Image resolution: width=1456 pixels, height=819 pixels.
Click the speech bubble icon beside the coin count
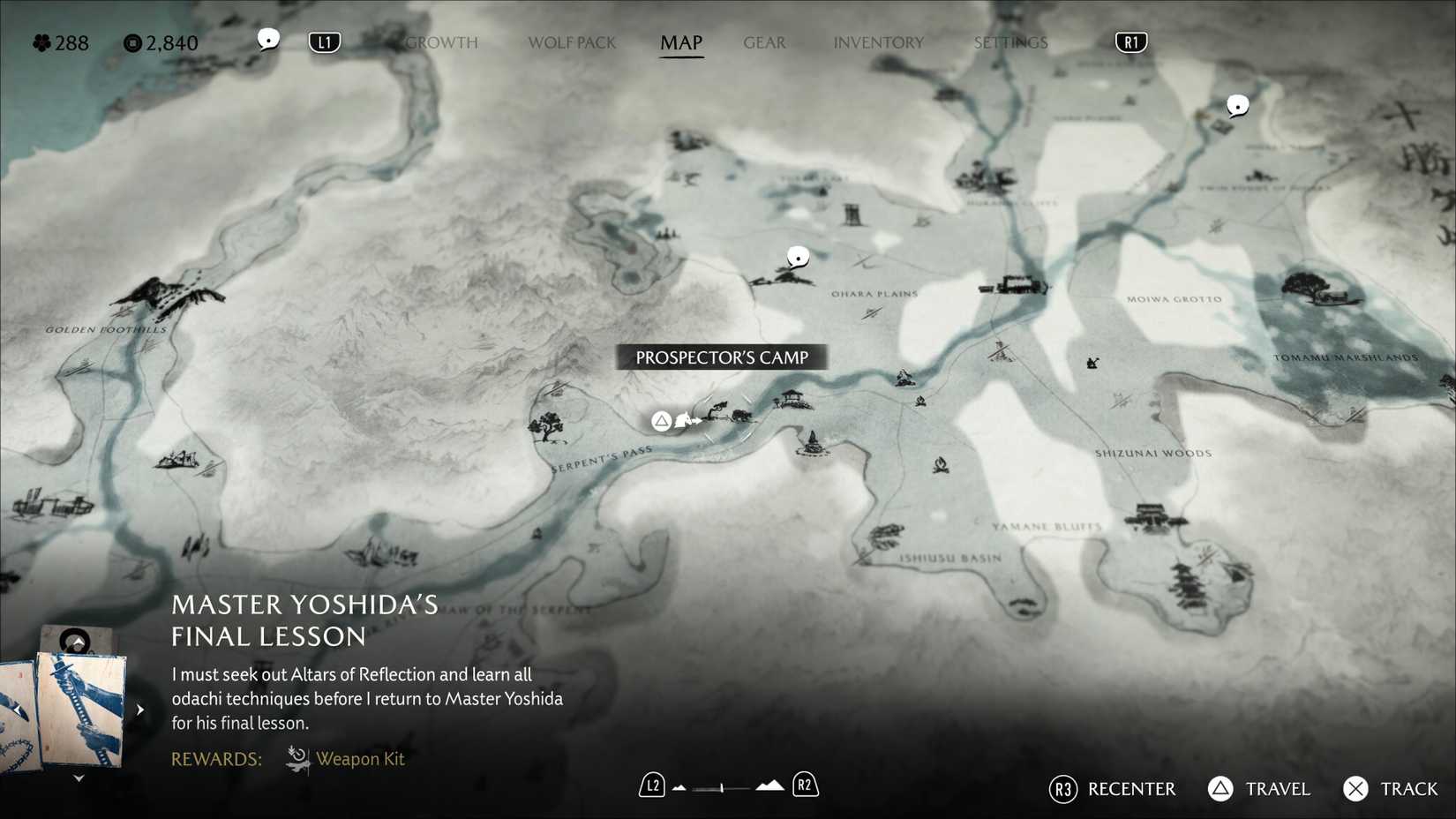coord(268,39)
